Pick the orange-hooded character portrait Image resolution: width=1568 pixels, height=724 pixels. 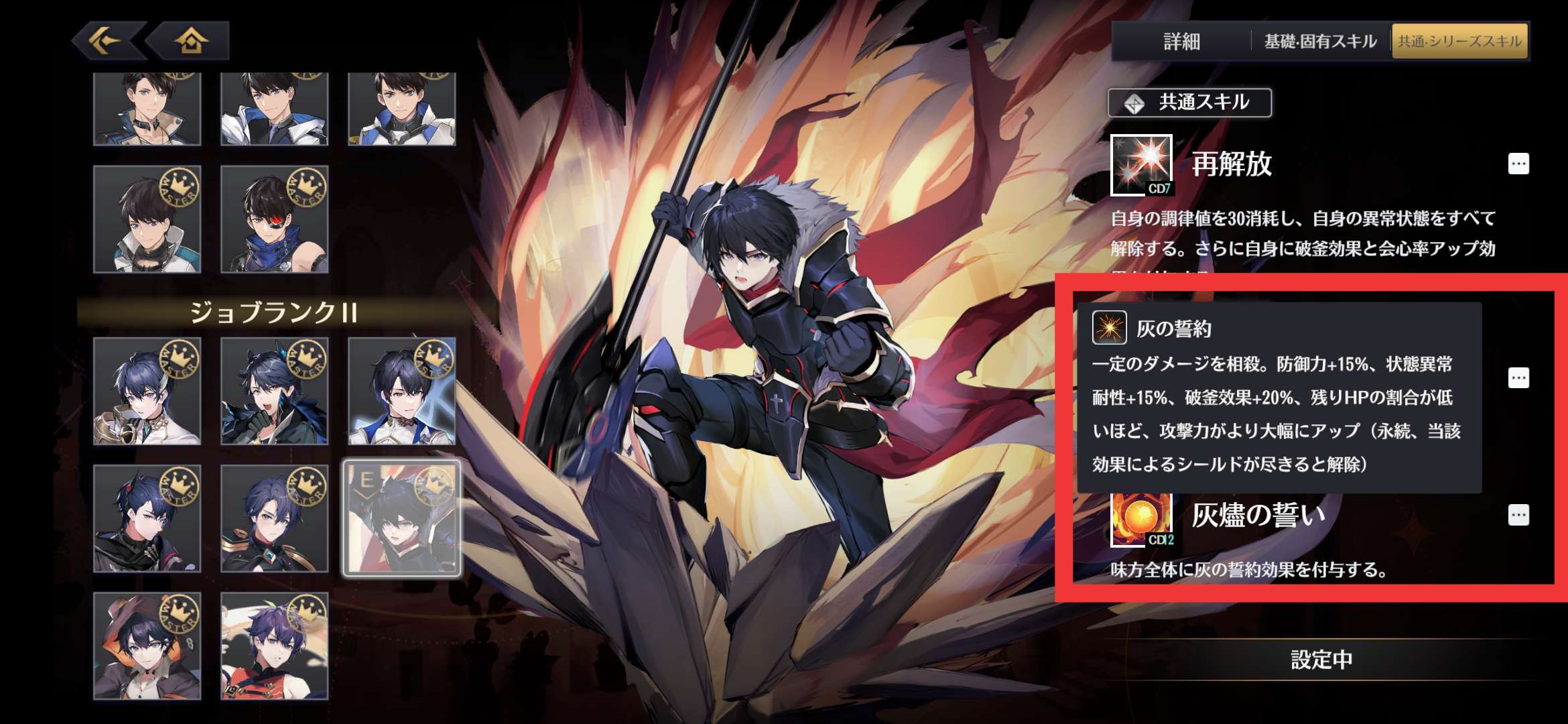coord(147,646)
